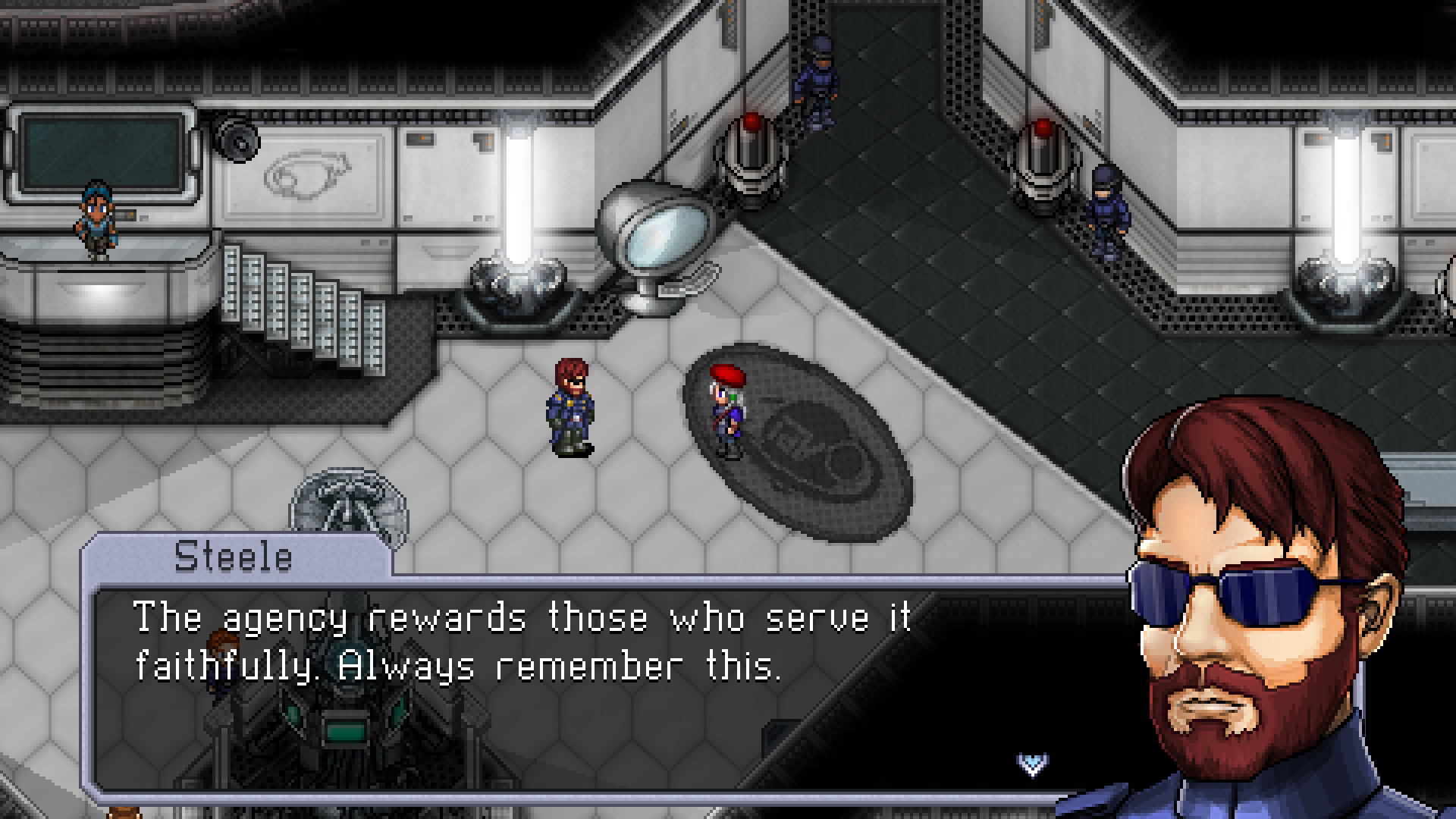The height and width of the screenshot is (819, 1456).
Task: Select the red-topped security pylon near guards
Action: coord(749,167)
